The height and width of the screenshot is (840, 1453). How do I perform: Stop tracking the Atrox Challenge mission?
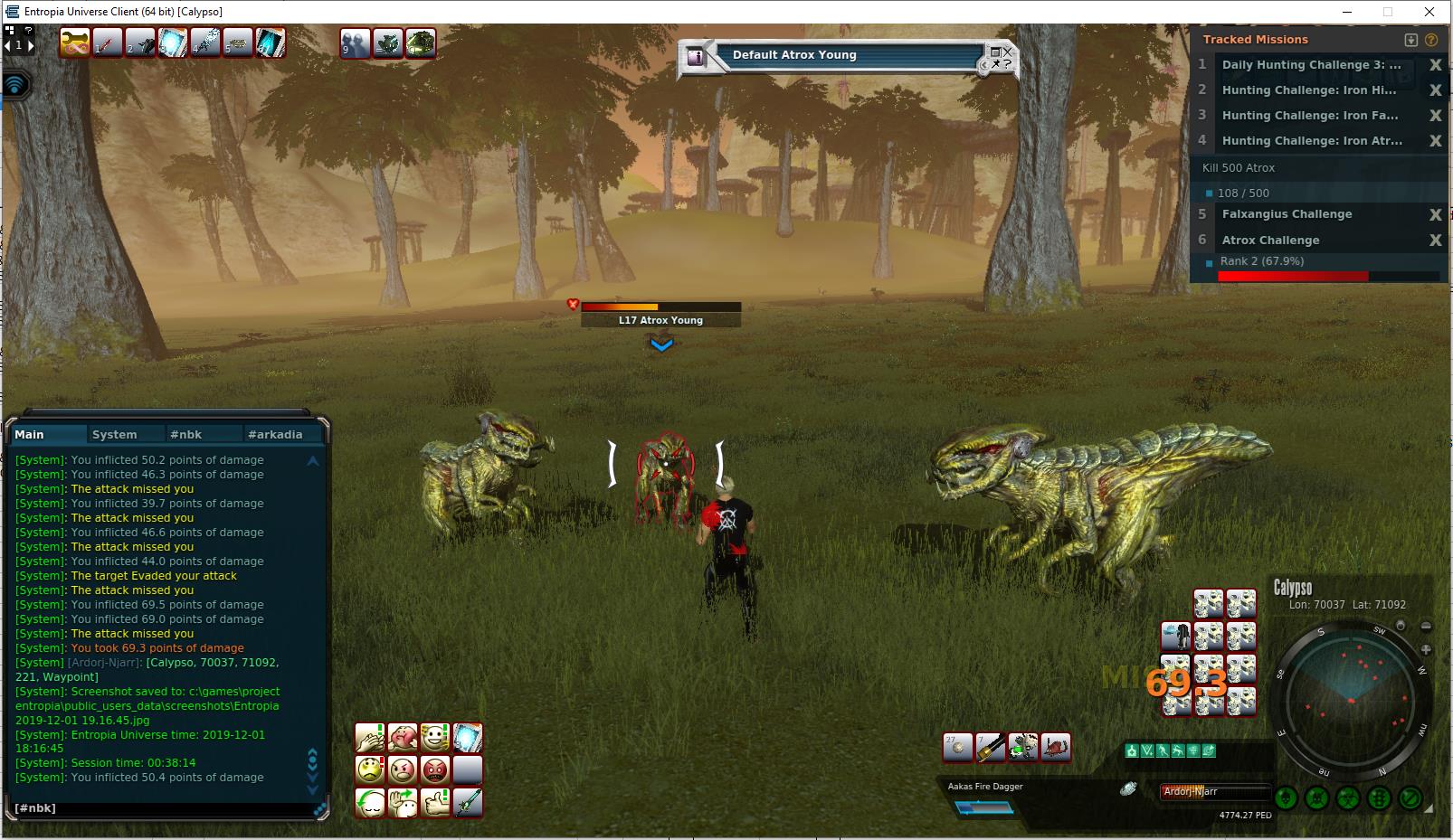(x=1435, y=241)
